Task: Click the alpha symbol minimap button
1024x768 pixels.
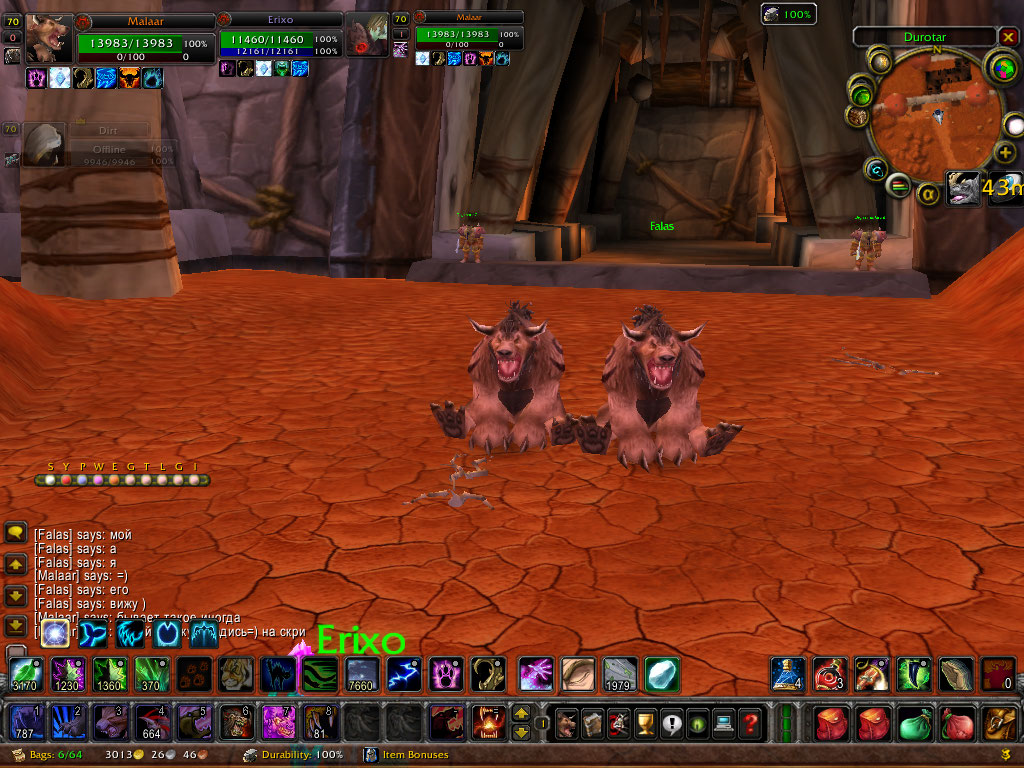Action: pyautogui.click(x=928, y=193)
